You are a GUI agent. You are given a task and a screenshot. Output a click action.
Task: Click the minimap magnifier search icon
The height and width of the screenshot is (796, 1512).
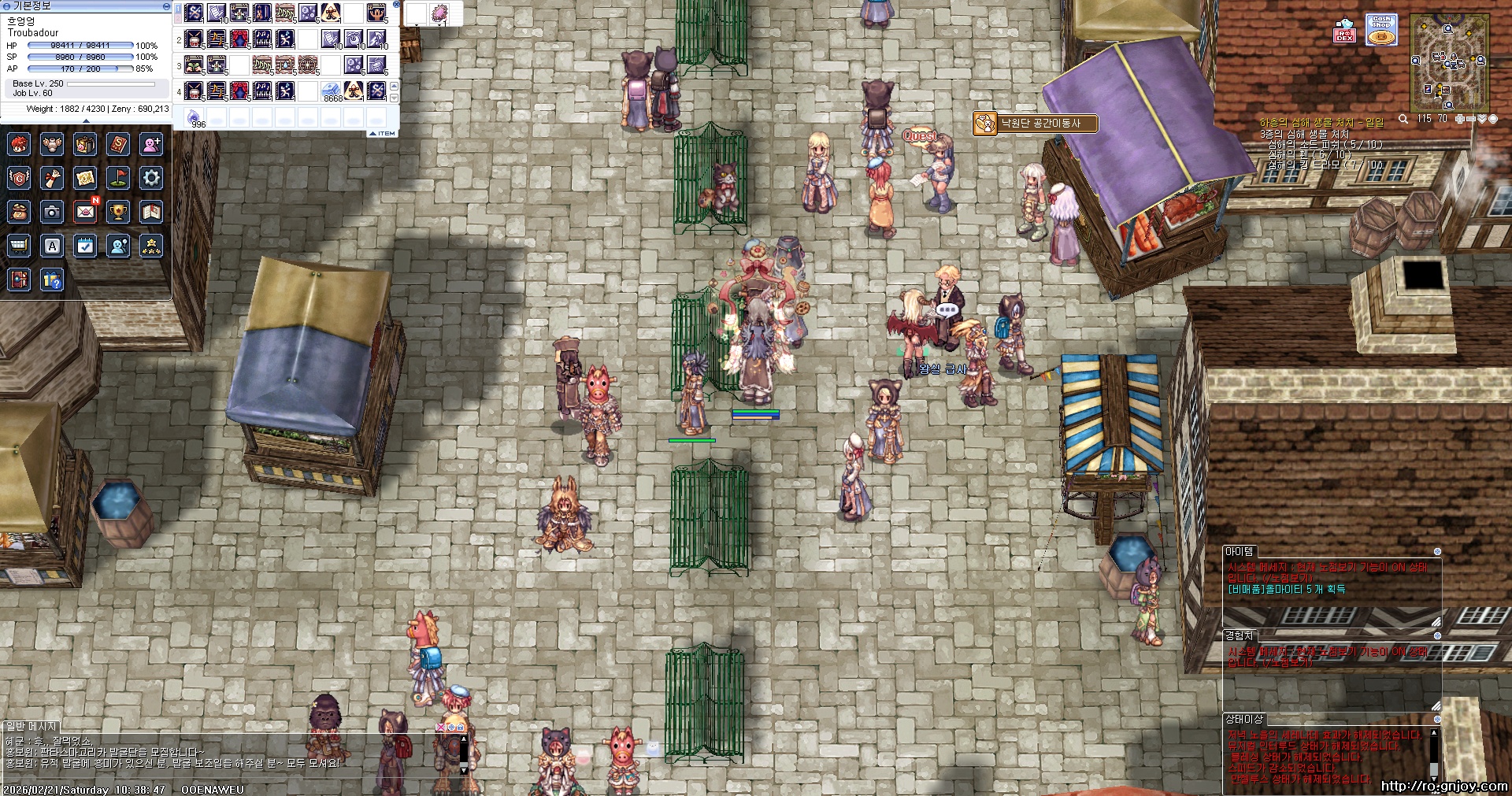(1403, 119)
